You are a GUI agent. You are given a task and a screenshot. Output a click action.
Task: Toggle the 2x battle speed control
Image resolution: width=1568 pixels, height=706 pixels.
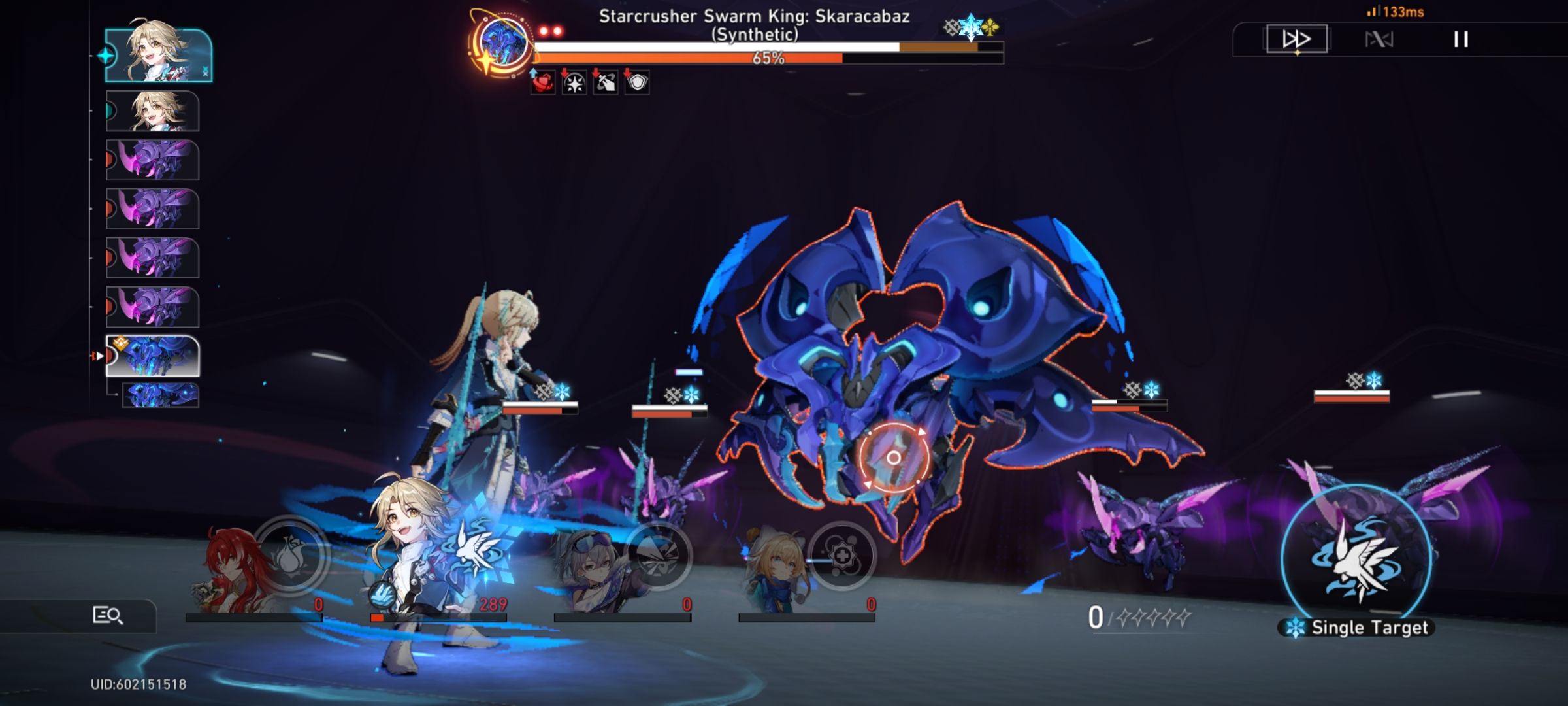click(x=1298, y=41)
